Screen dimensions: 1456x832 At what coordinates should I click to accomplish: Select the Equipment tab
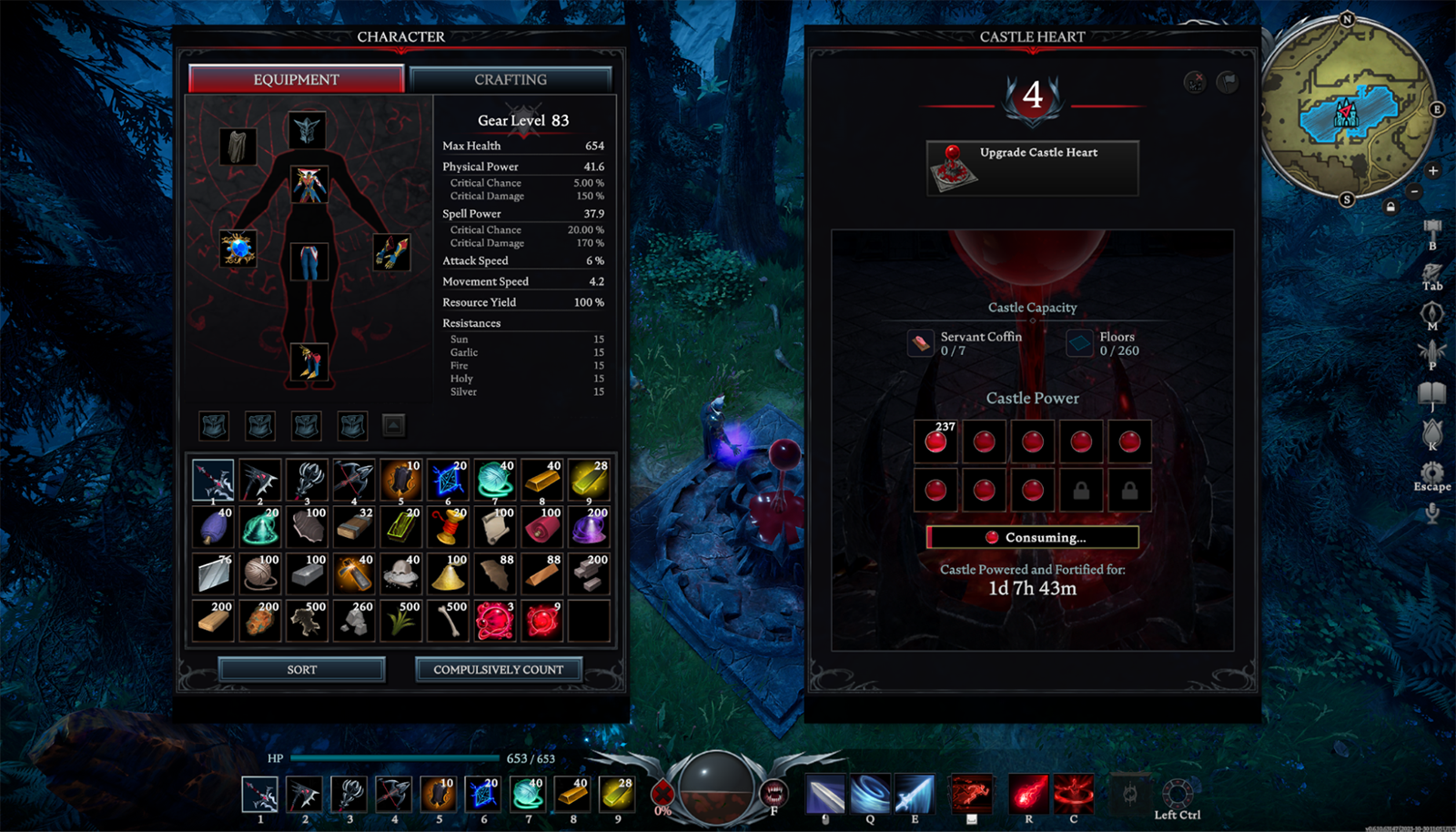coord(296,79)
